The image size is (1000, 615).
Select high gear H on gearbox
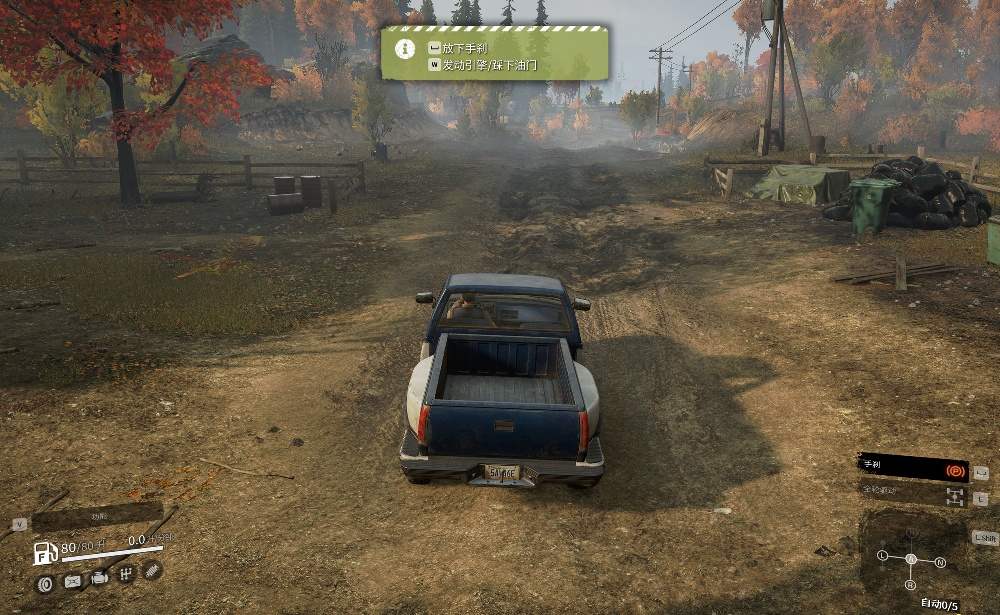tap(910, 534)
